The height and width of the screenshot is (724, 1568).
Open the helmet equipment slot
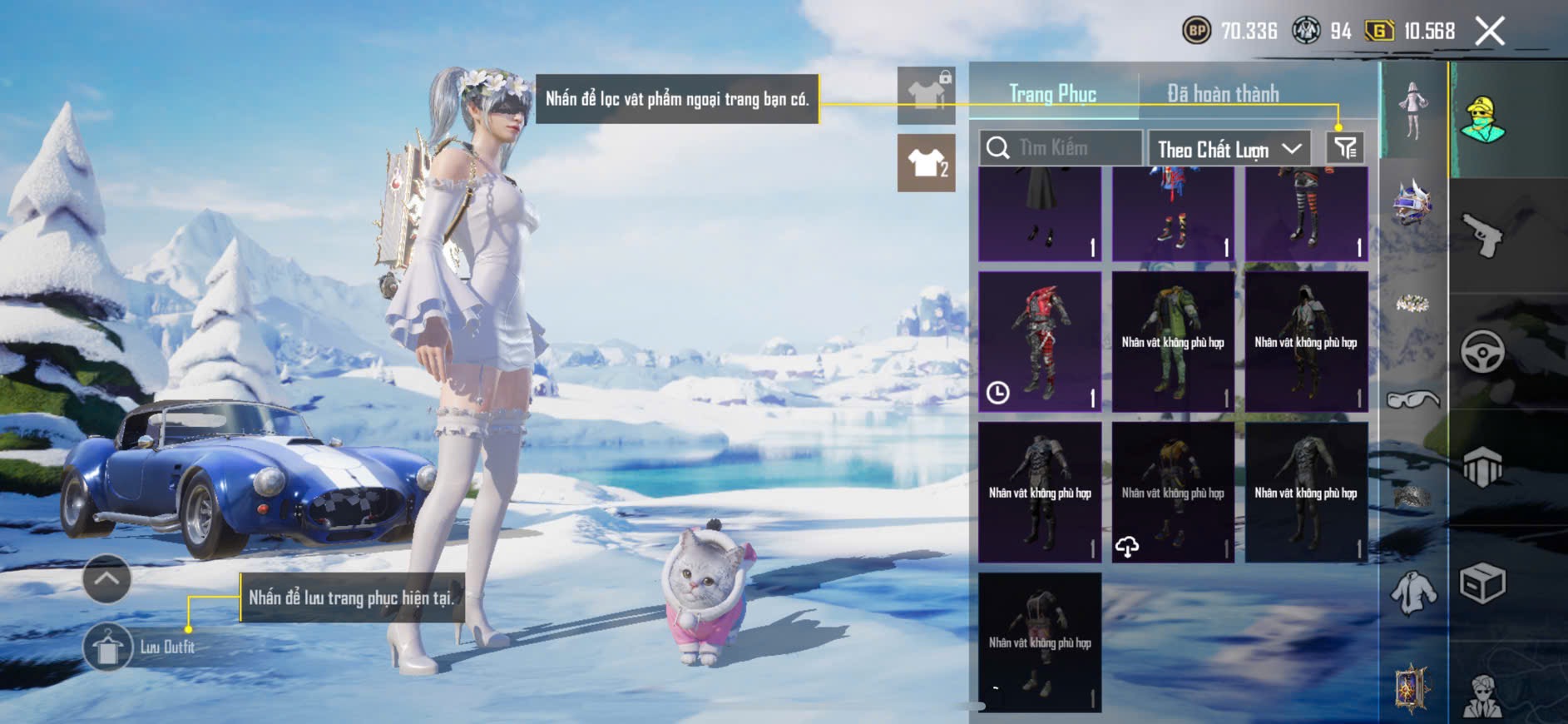tap(1412, 202)
